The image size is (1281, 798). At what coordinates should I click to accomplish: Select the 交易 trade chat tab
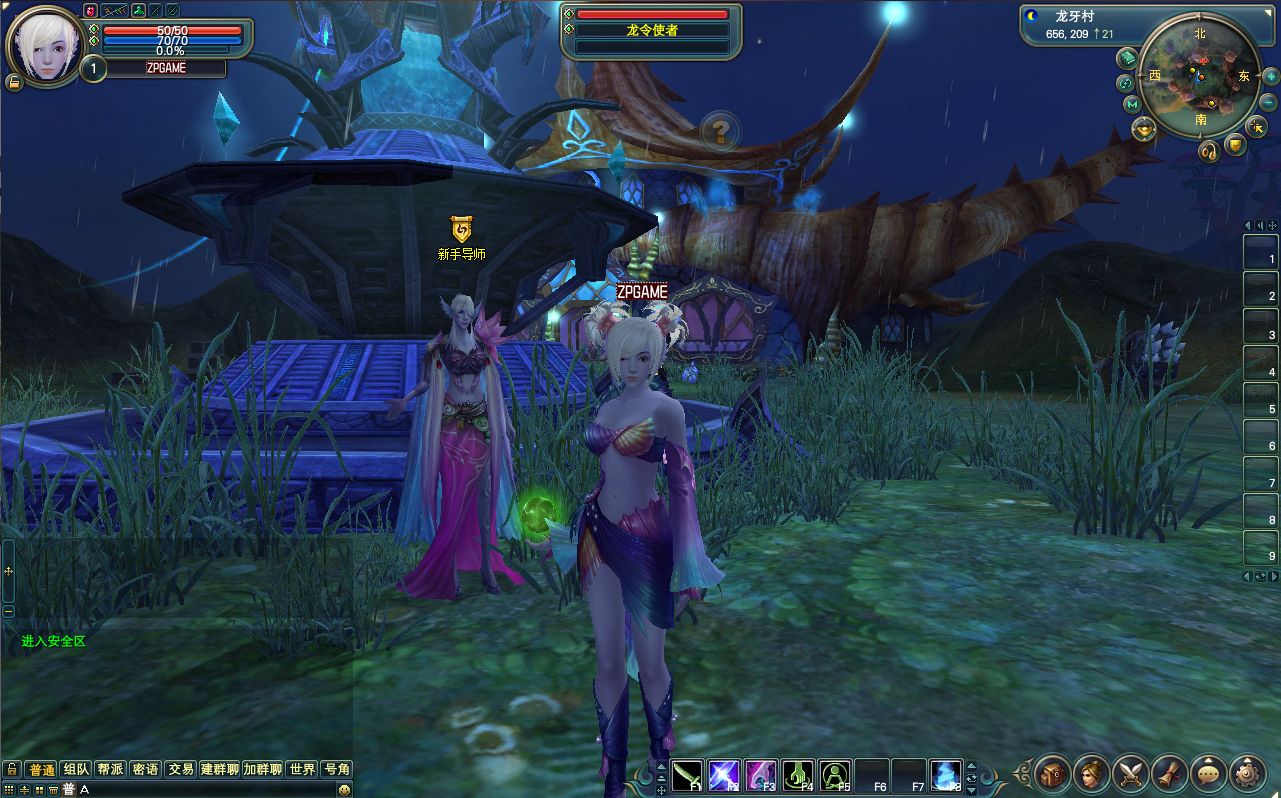tap(180, 769)
